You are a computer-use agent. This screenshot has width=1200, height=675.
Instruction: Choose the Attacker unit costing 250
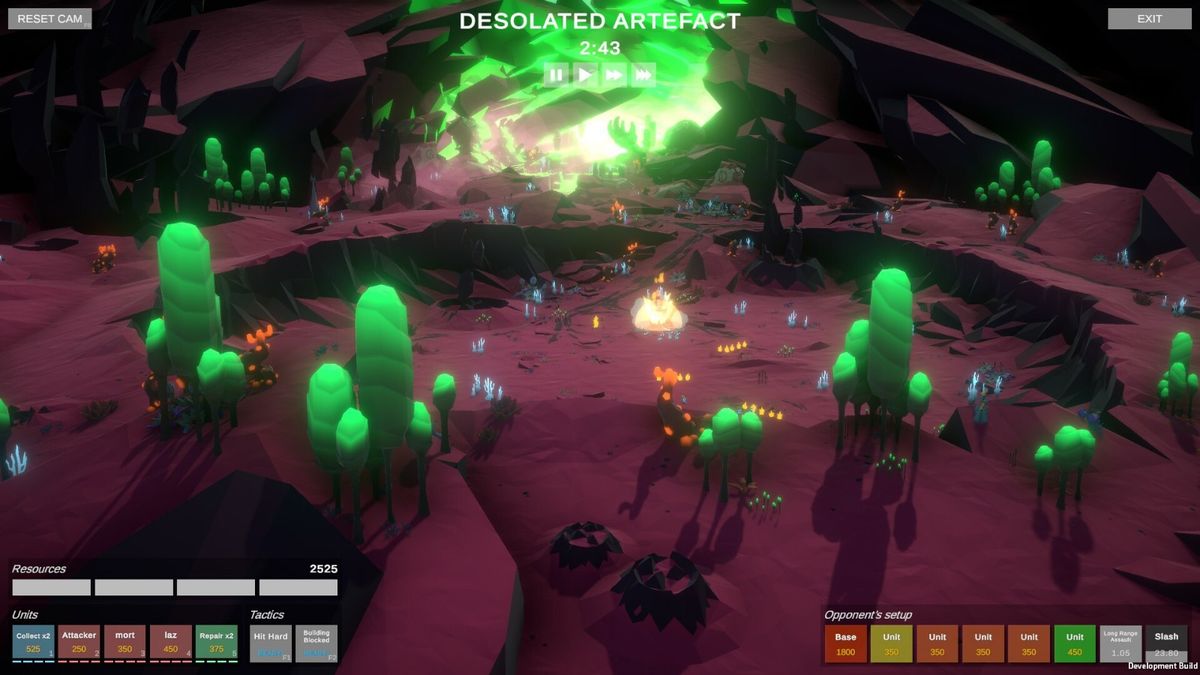(79, 643)
